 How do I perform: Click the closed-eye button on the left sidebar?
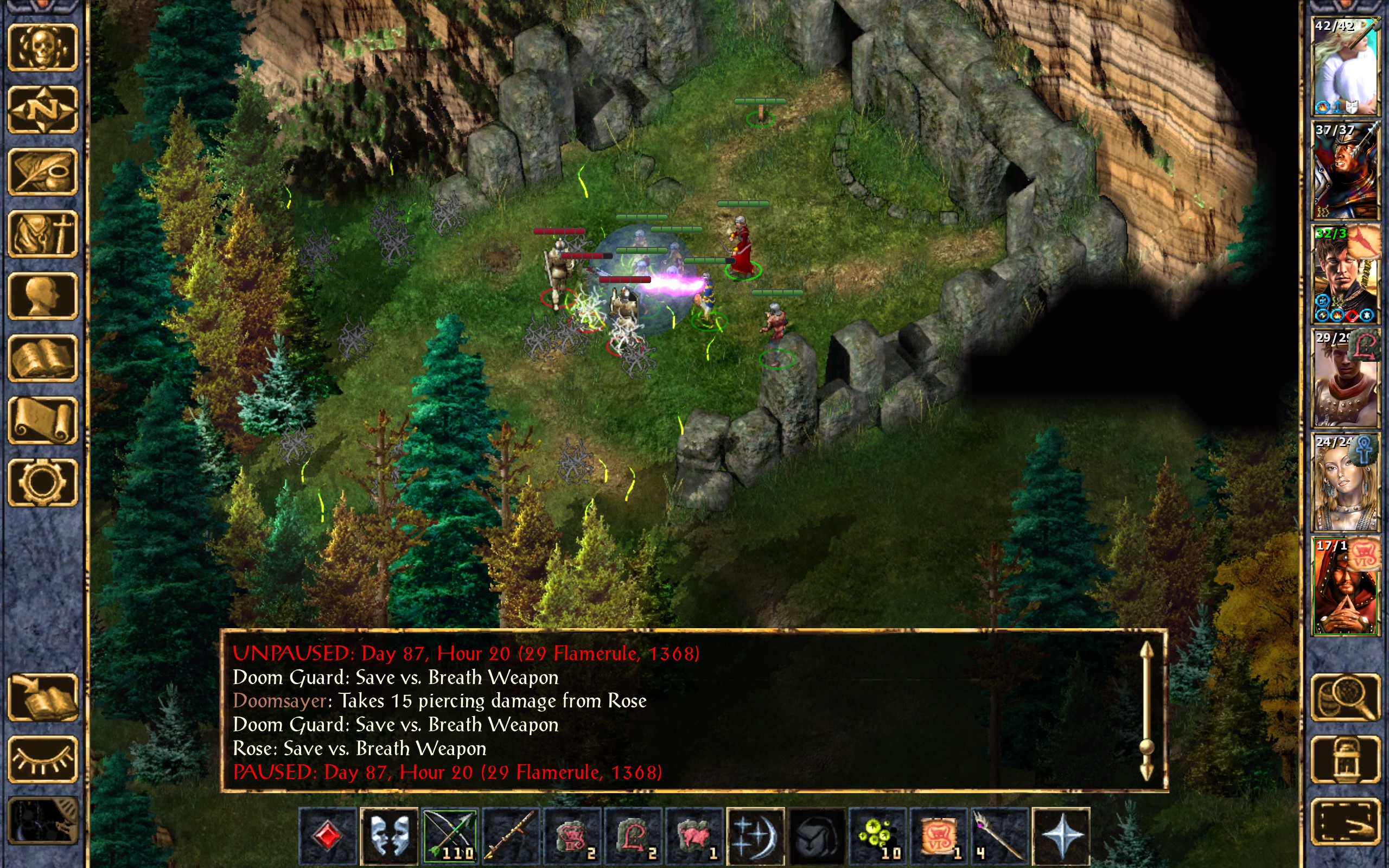pos(42,759)
